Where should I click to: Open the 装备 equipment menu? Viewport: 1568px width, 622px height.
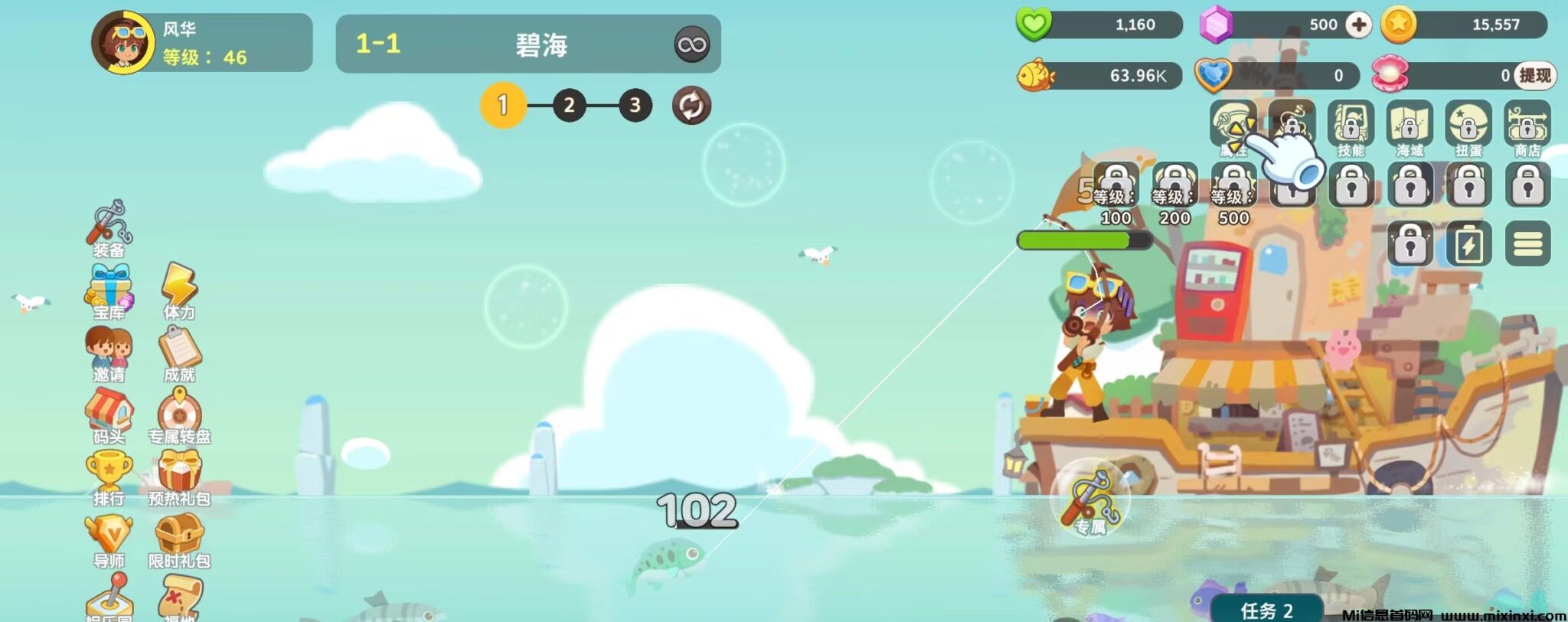tap(109, 228)
